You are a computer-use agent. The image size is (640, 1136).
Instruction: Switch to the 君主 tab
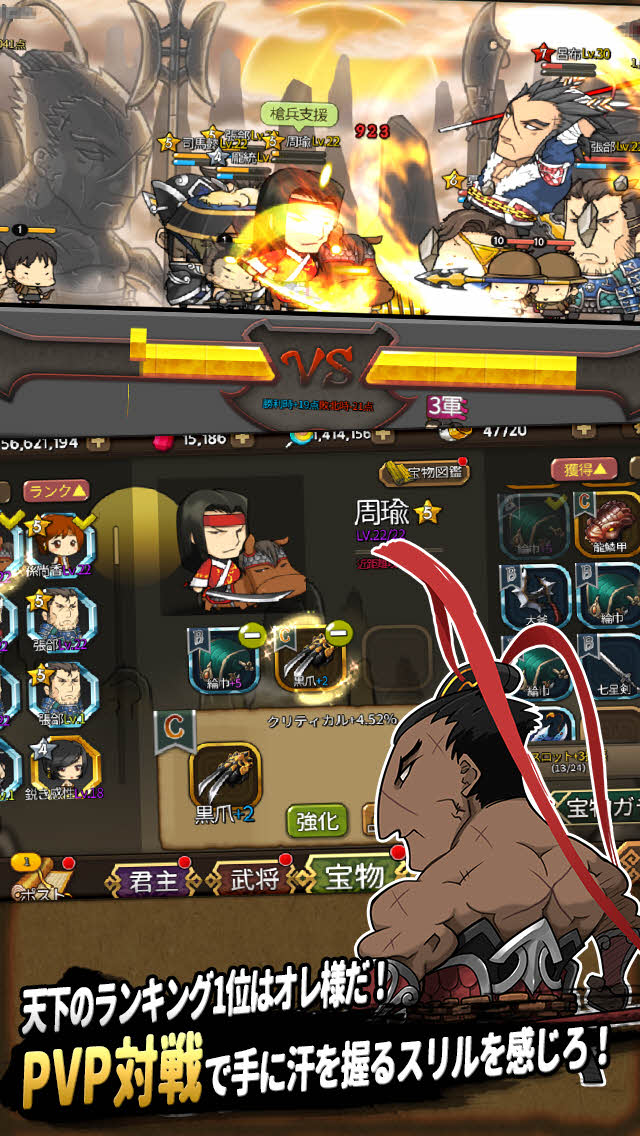tap(153, 881)
